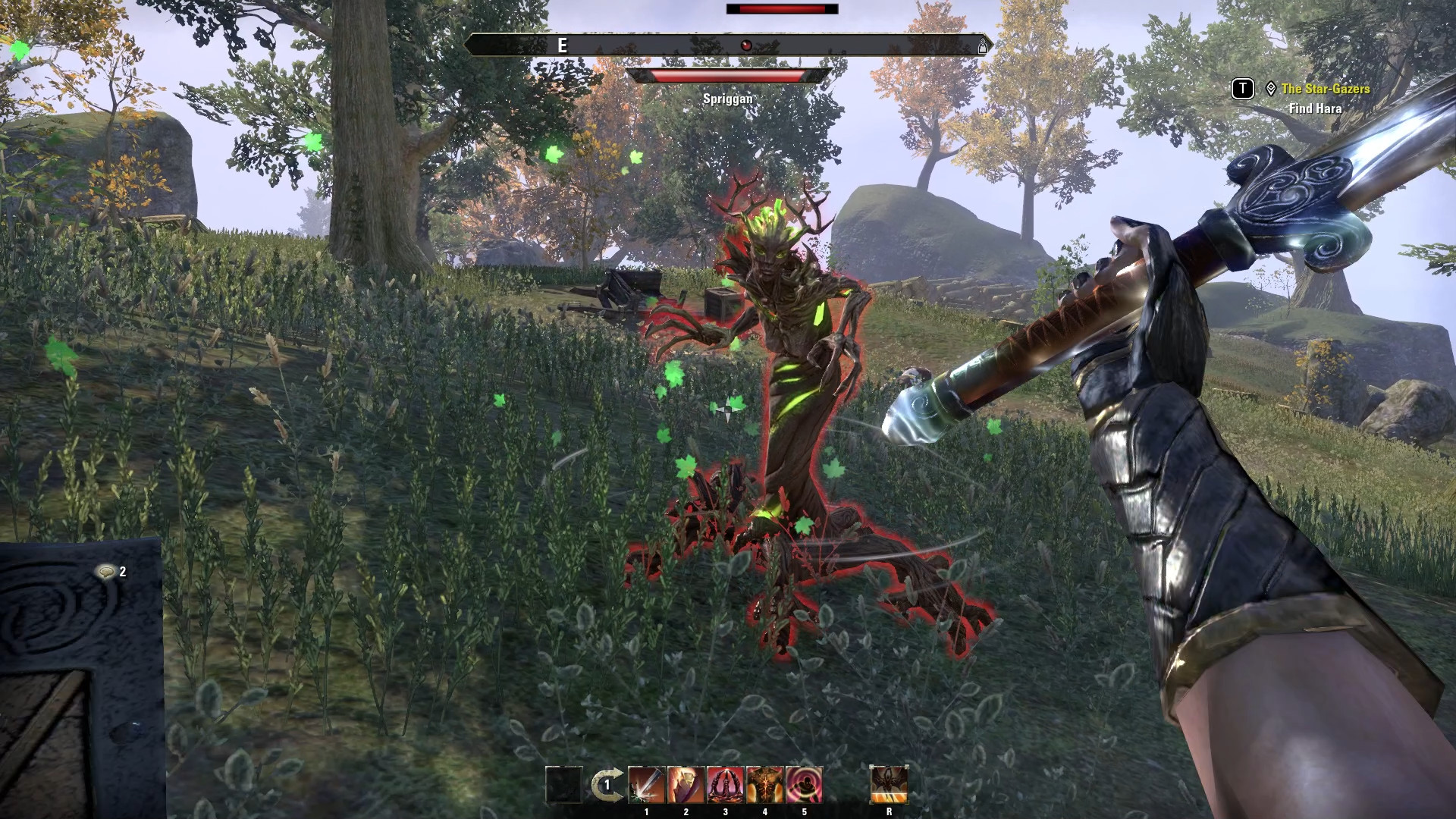Select the empty quickslot beside weapon swap

point(563,785)
